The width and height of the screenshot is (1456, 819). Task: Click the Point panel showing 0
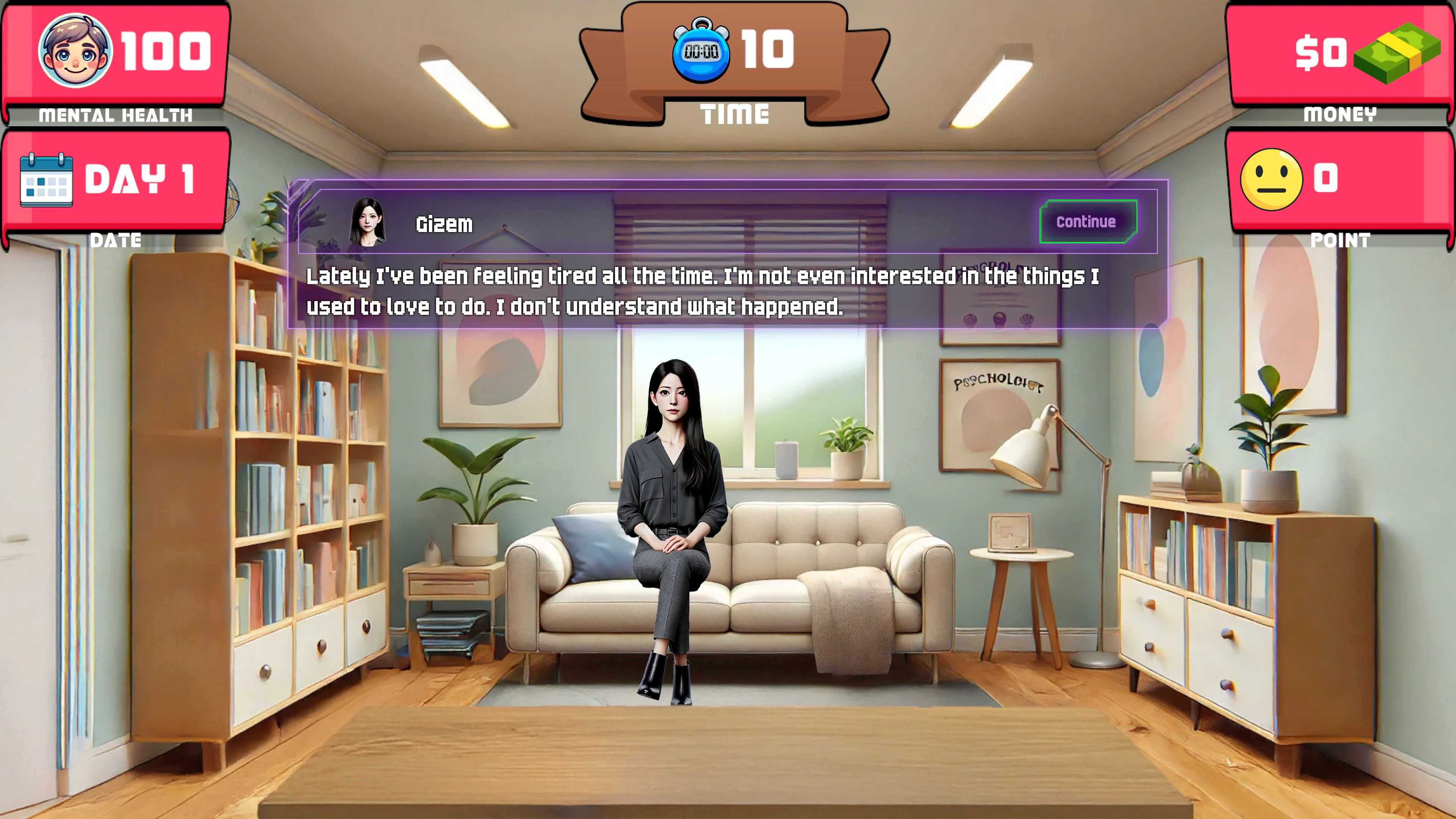1340,181
